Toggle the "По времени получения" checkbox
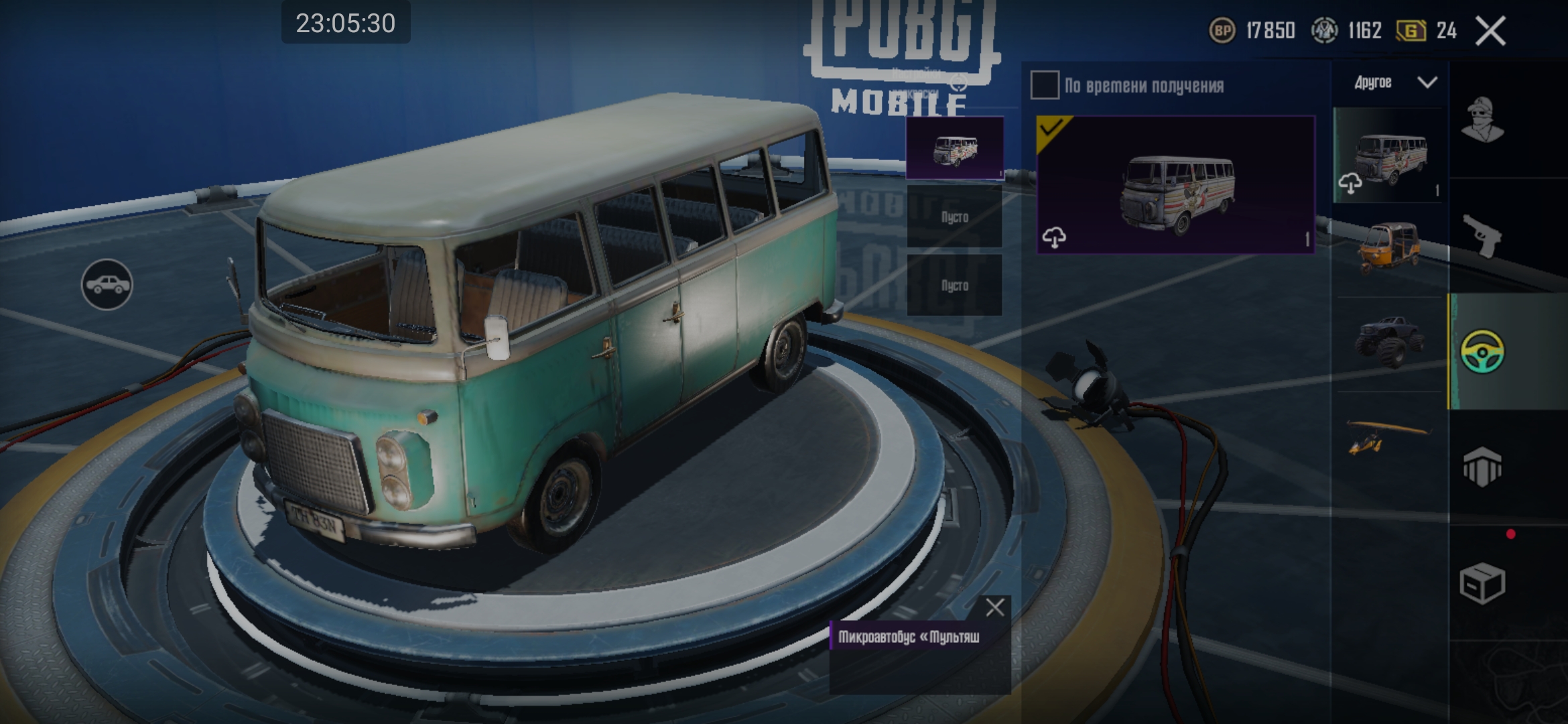 click(x=1045, y=85)
